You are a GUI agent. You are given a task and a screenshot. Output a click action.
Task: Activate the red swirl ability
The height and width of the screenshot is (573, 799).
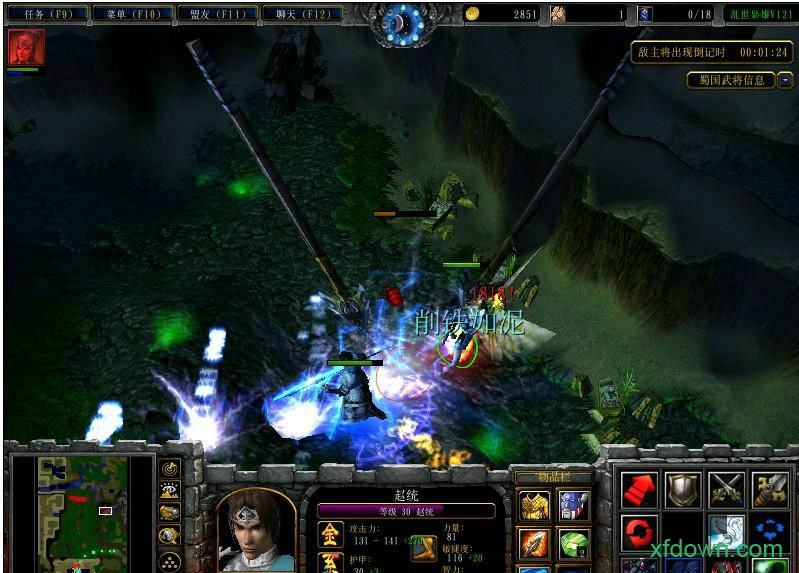coord(638,531)
